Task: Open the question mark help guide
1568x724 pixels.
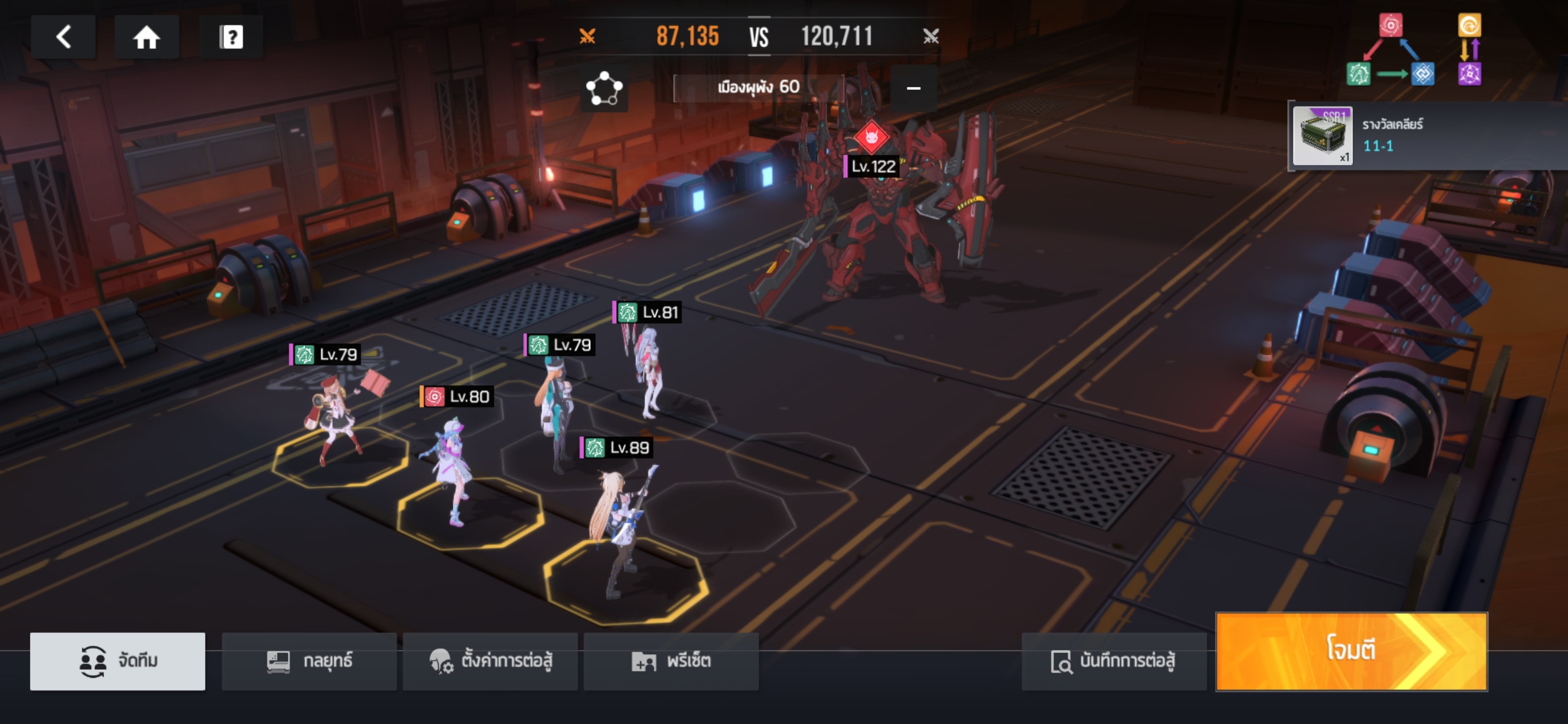Action: (231, 37)
